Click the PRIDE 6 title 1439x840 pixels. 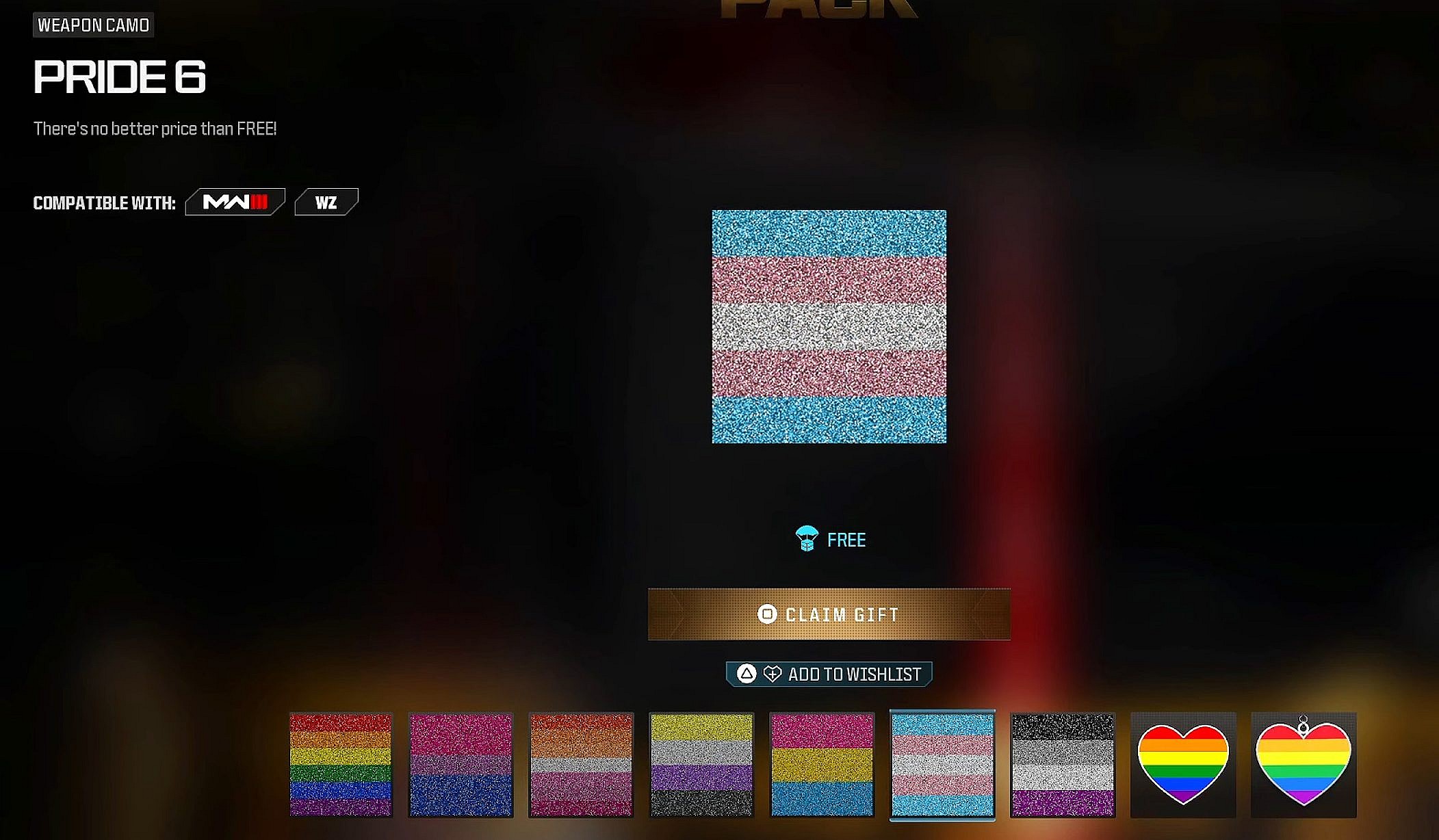tap(118, 78)
